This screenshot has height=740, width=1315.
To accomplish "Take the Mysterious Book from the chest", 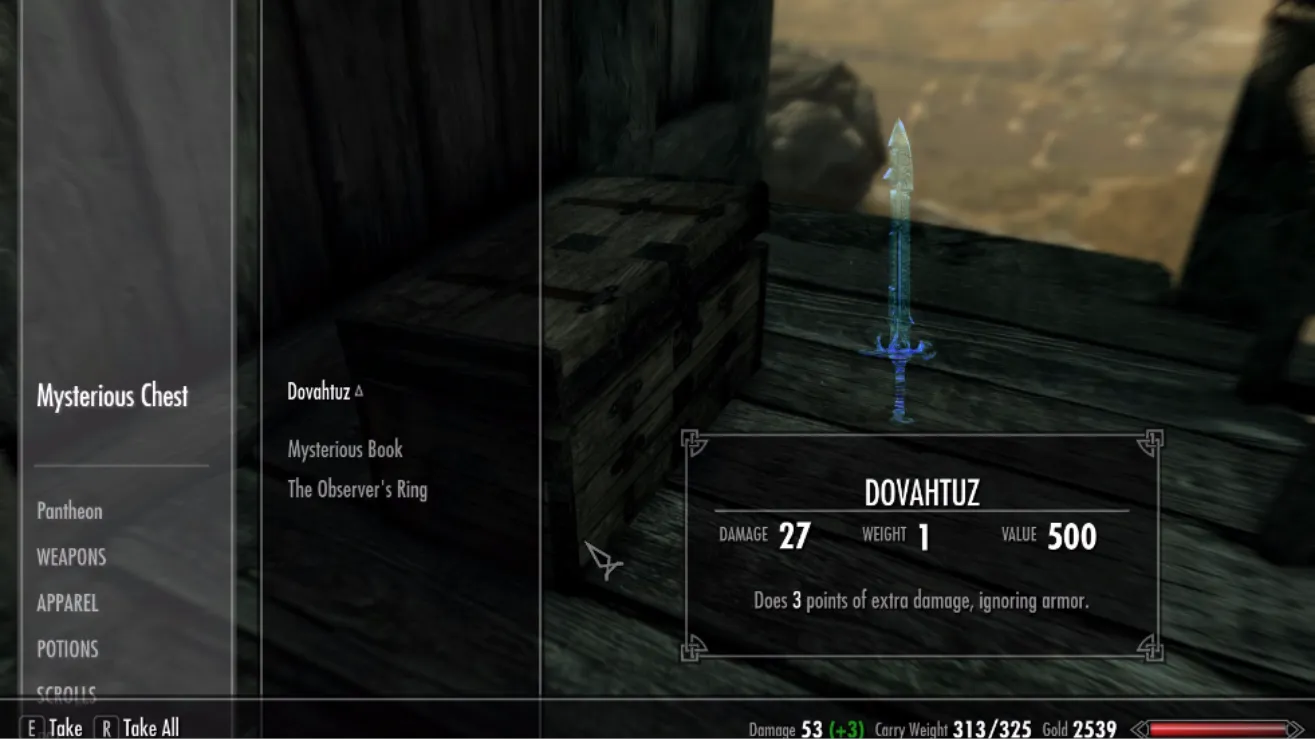I will pyautogui.click(x=345, y=450).
